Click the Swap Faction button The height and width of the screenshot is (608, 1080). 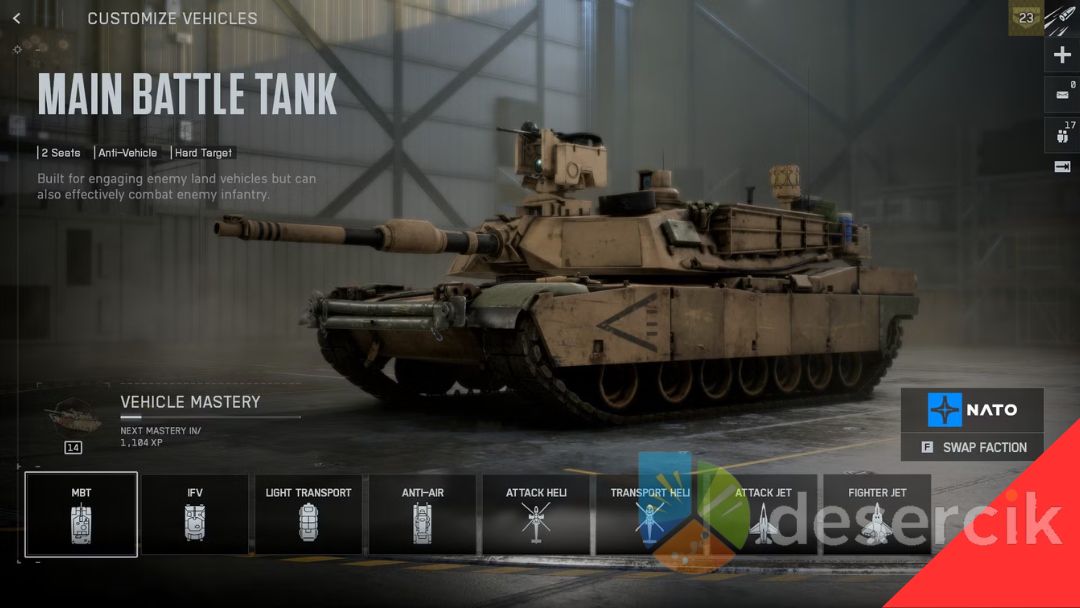pos(972,447)
